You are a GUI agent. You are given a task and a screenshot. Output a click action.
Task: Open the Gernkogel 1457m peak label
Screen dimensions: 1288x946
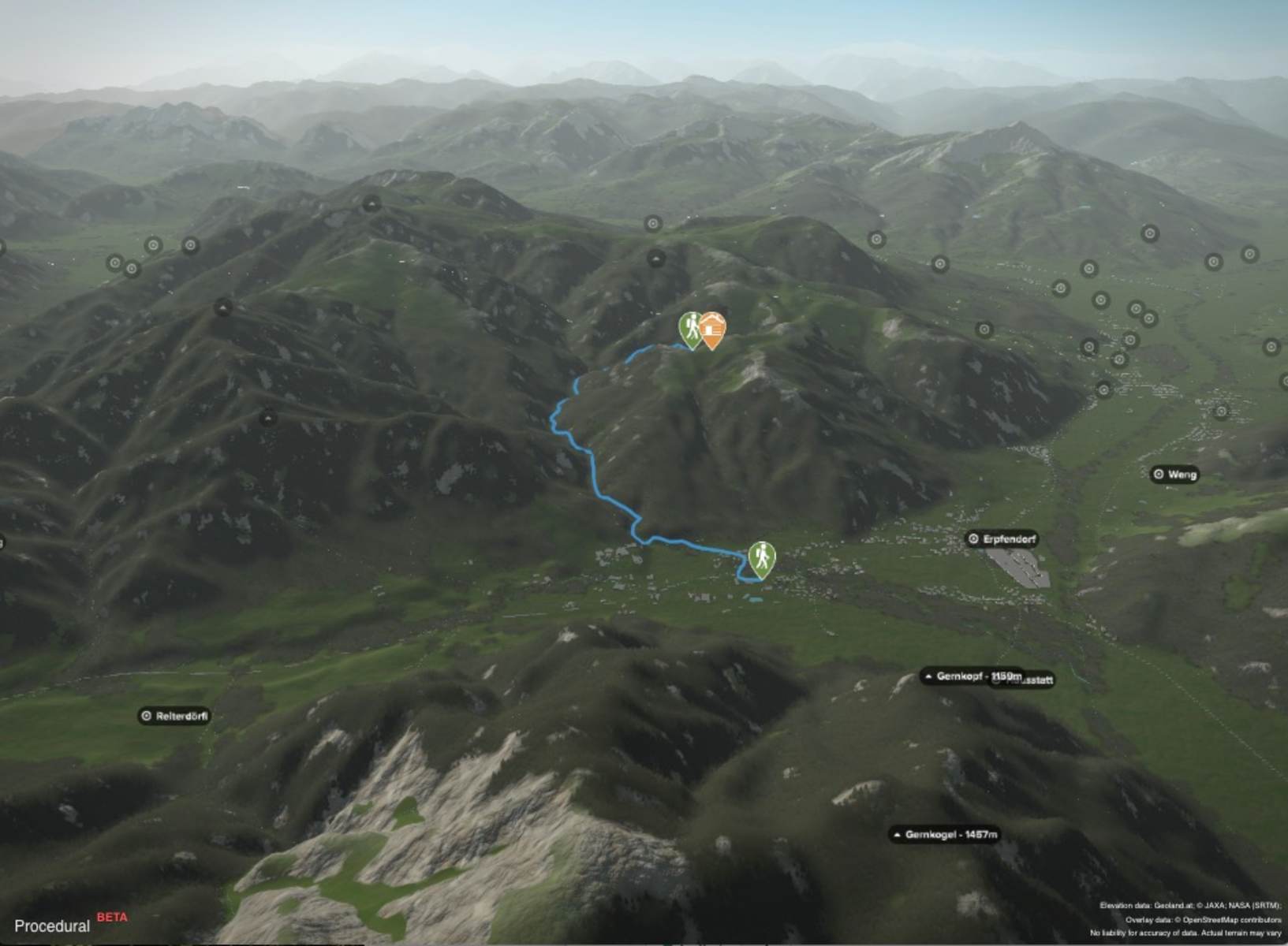point(945,834)
